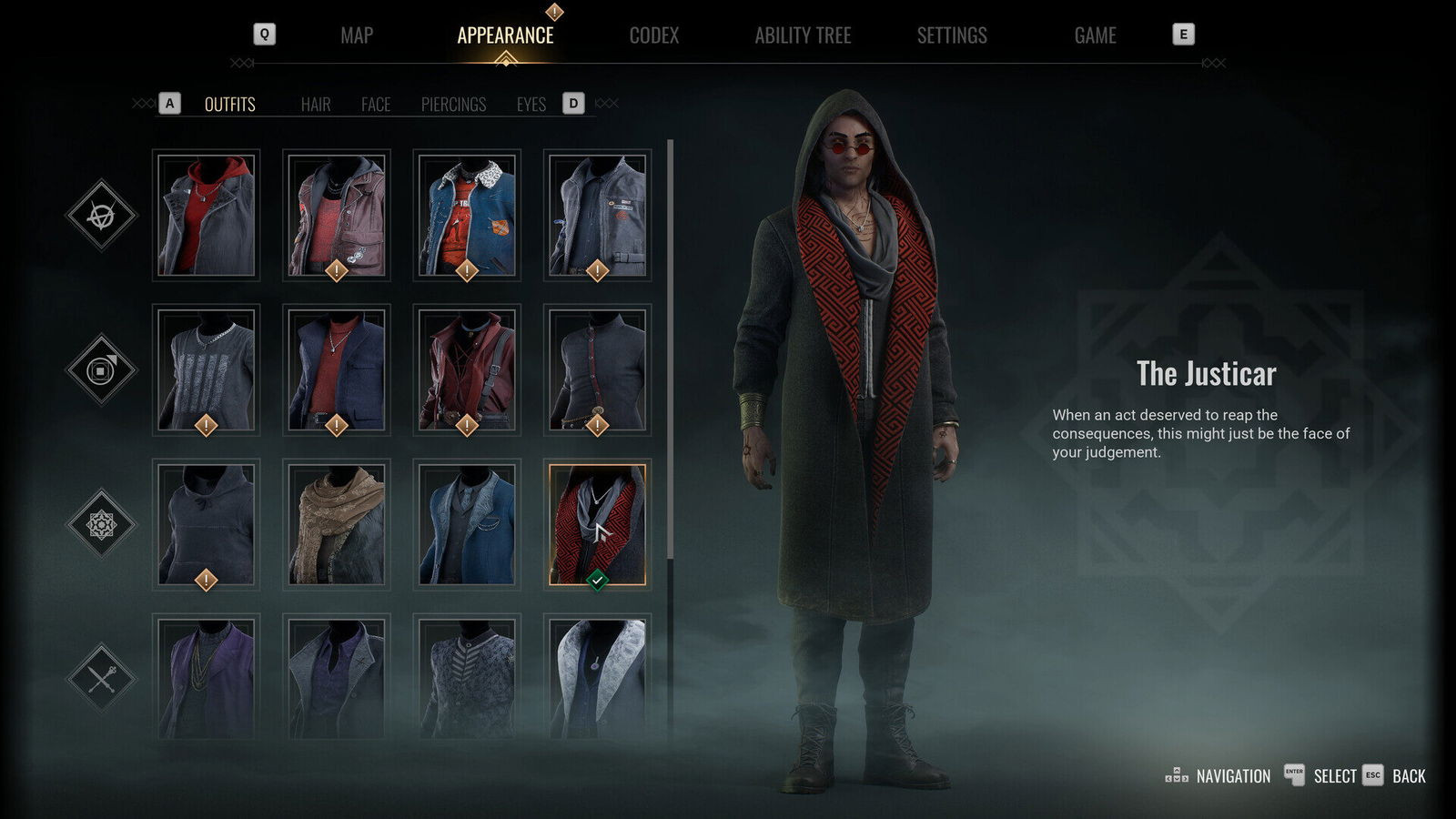1456x819 pixels.
Task: Switch to the Piercings sub-tab
Action: coord(454,105)
